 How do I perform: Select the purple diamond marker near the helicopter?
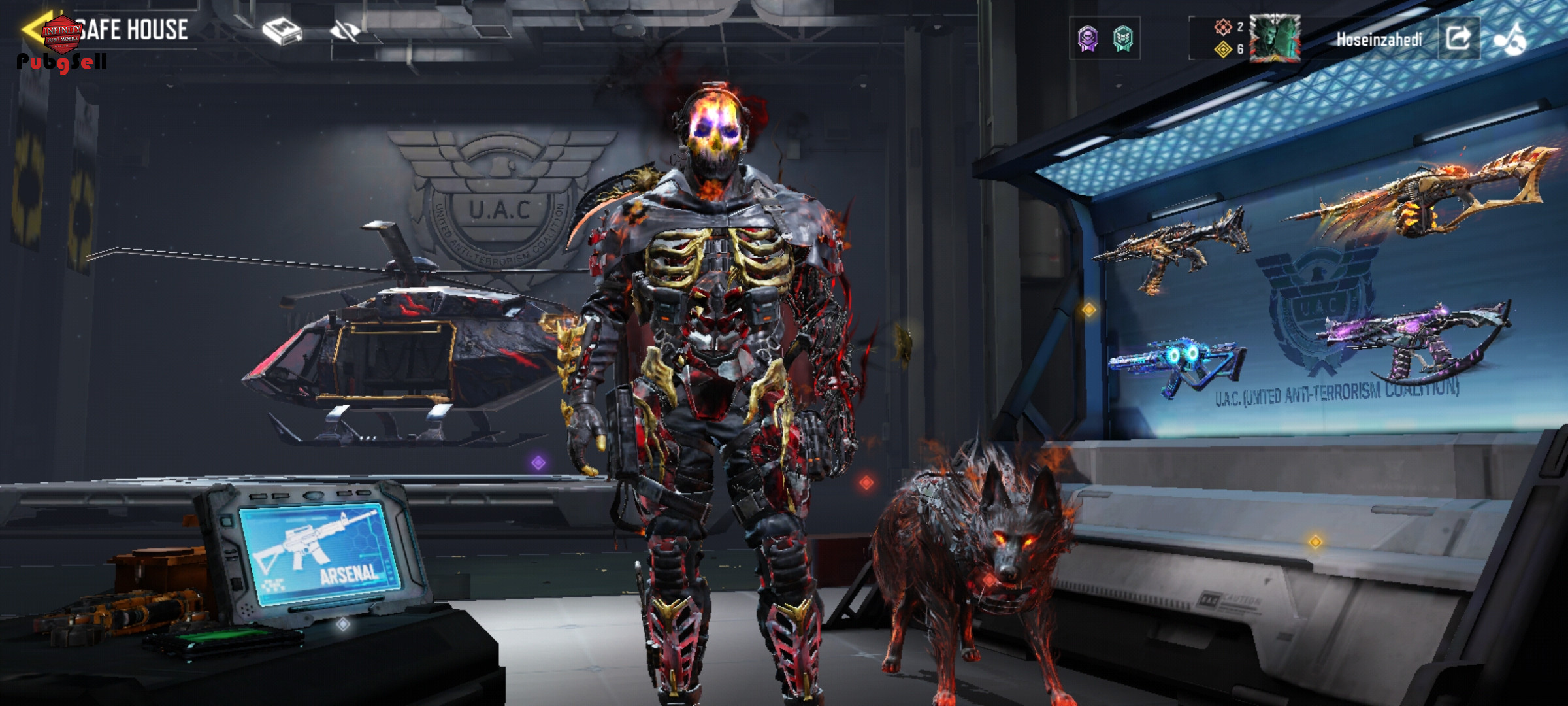(x=538, y=463)
